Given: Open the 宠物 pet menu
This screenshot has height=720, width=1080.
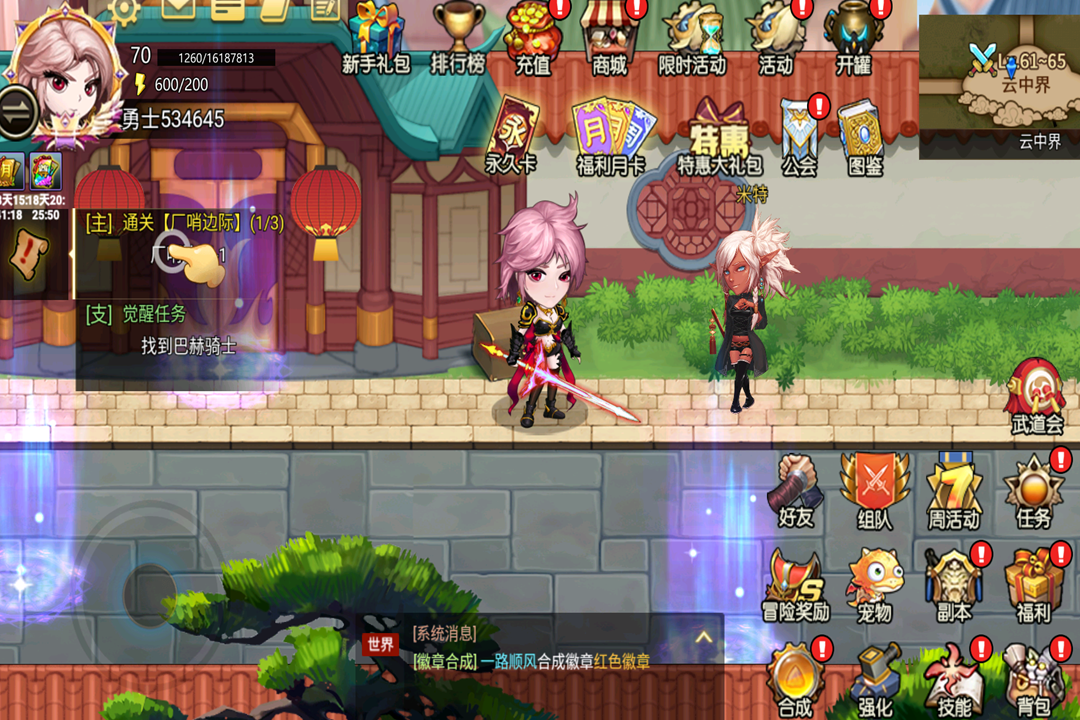Looking at the screenshot, I should [x=874, y=584].
